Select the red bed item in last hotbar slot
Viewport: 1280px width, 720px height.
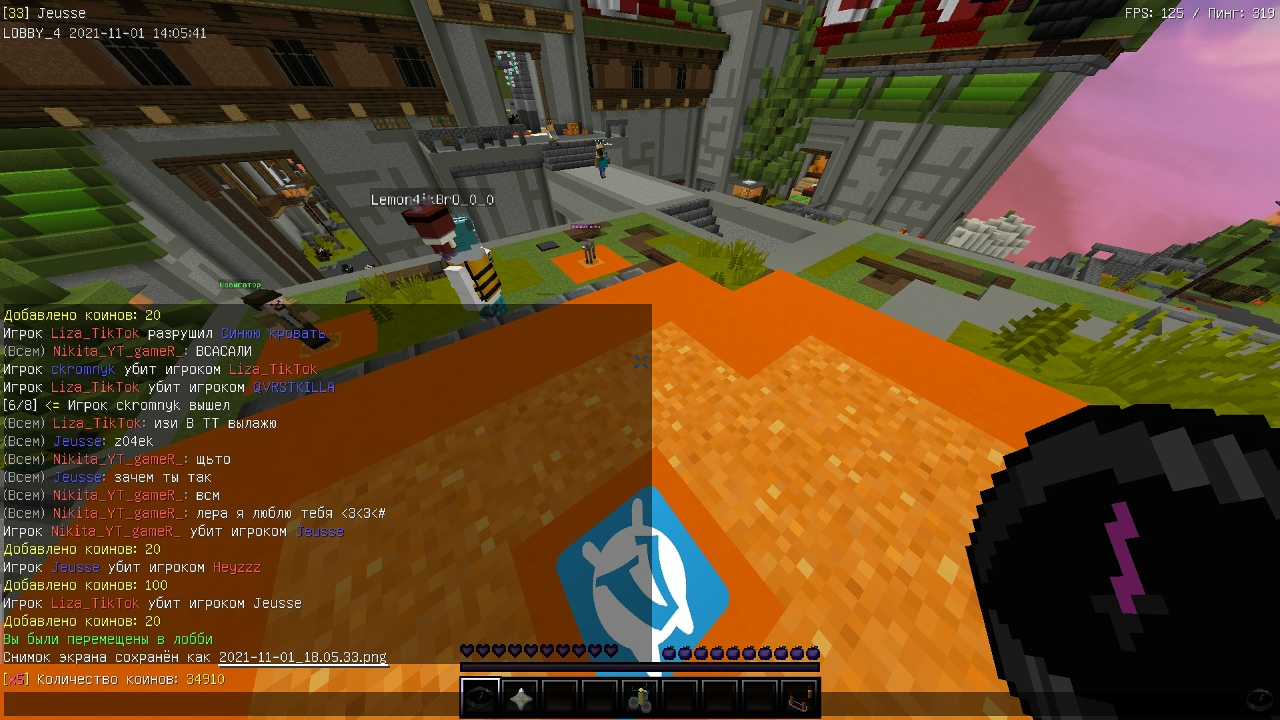pos(800,697)
